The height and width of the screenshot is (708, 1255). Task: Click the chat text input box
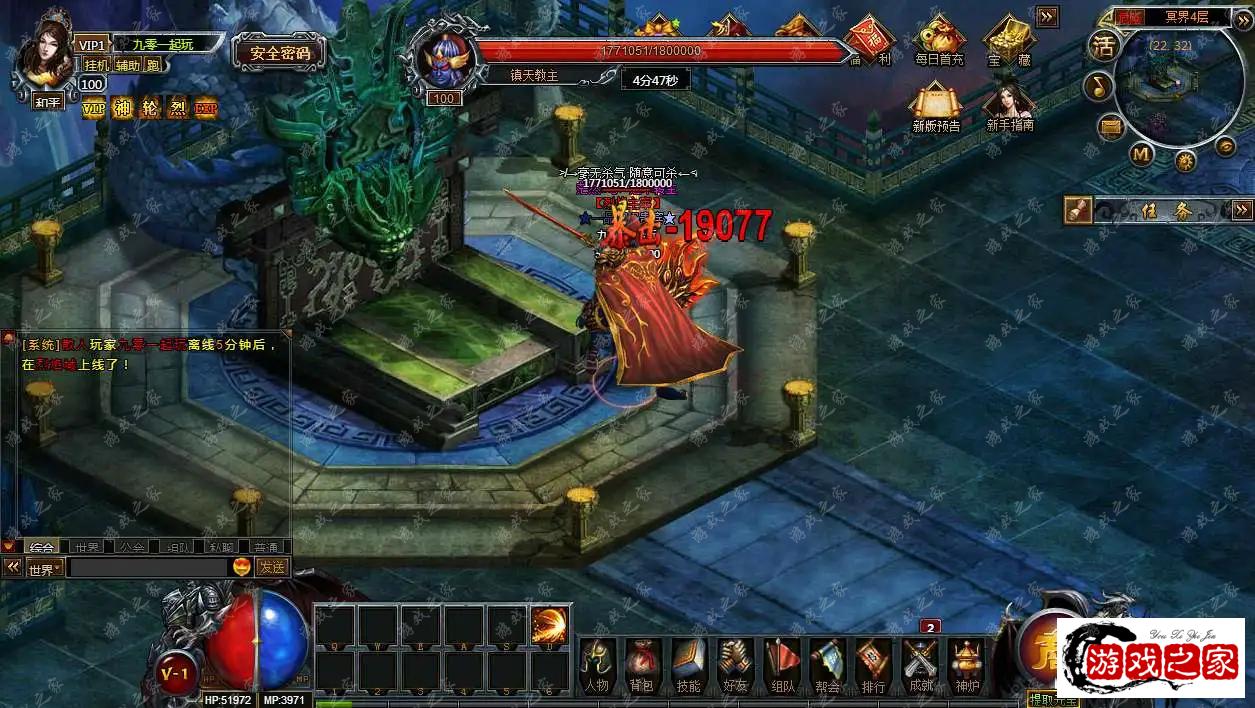(x=148, y=567)
